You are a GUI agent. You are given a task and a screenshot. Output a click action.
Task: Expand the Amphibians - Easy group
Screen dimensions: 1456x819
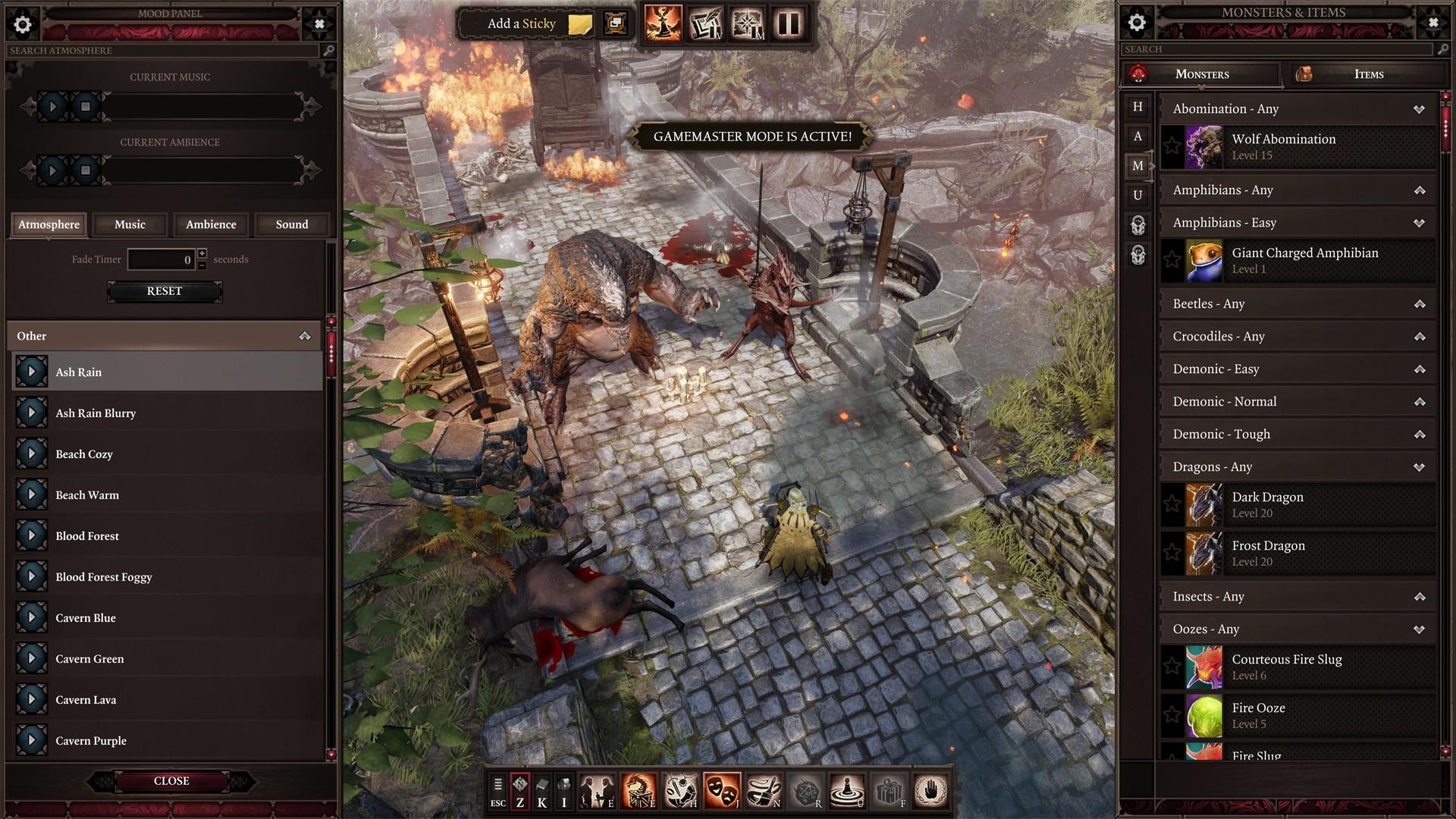coord(1419,223)
